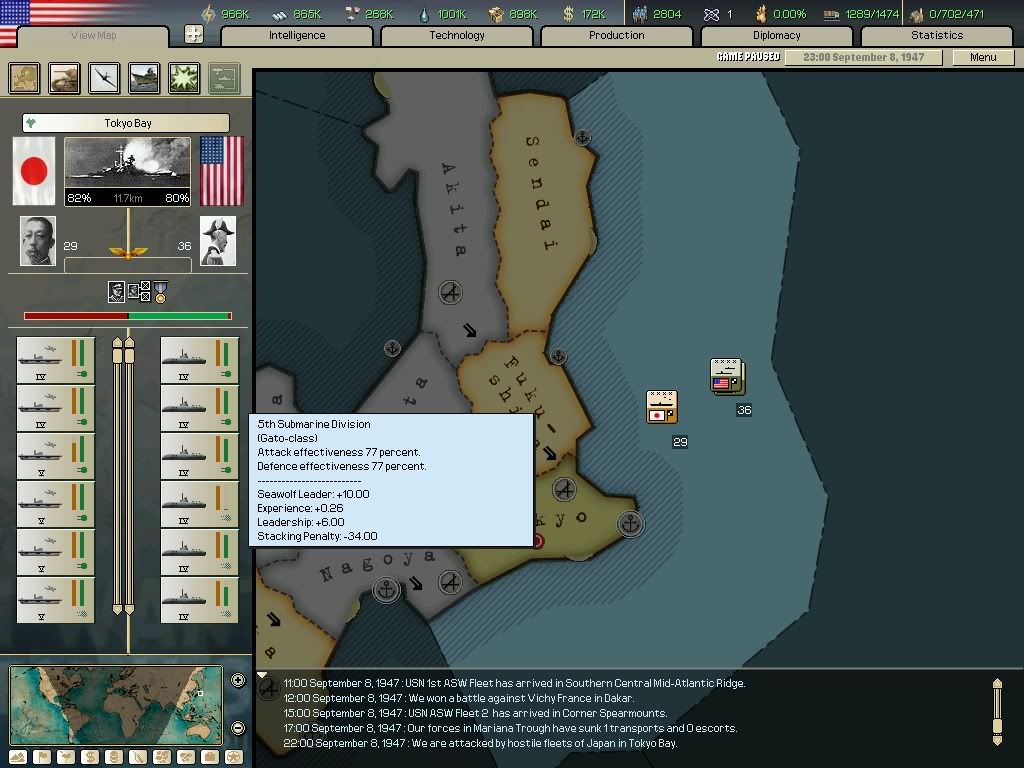Open the Production tab

tap(616, 35)
